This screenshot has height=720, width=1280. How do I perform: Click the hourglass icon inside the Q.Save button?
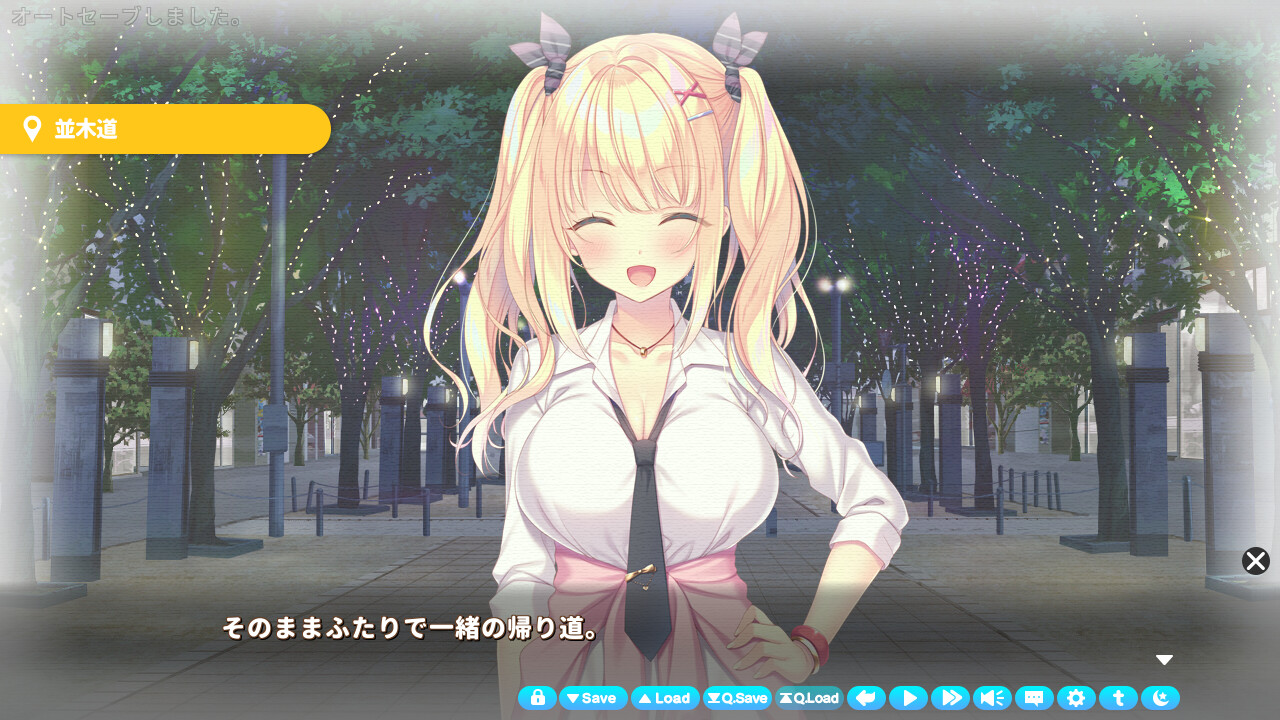click(x=713, y=698)
